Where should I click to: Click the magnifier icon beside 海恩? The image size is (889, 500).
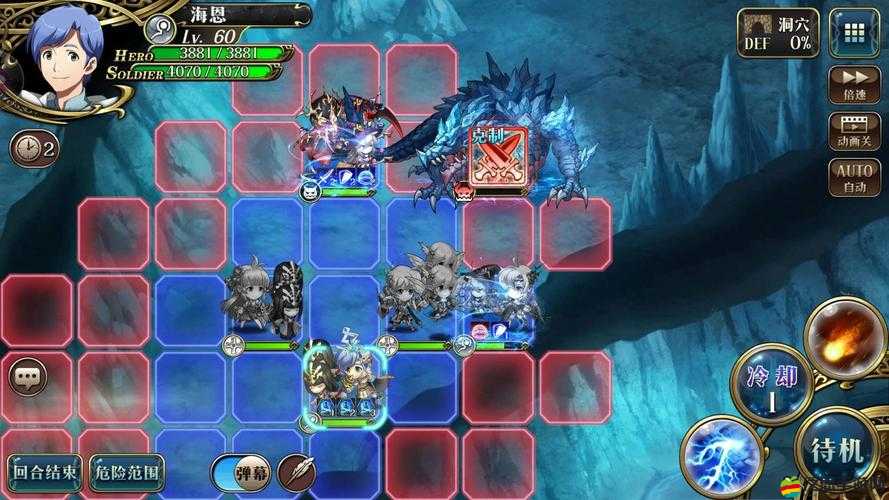point(158,27)
